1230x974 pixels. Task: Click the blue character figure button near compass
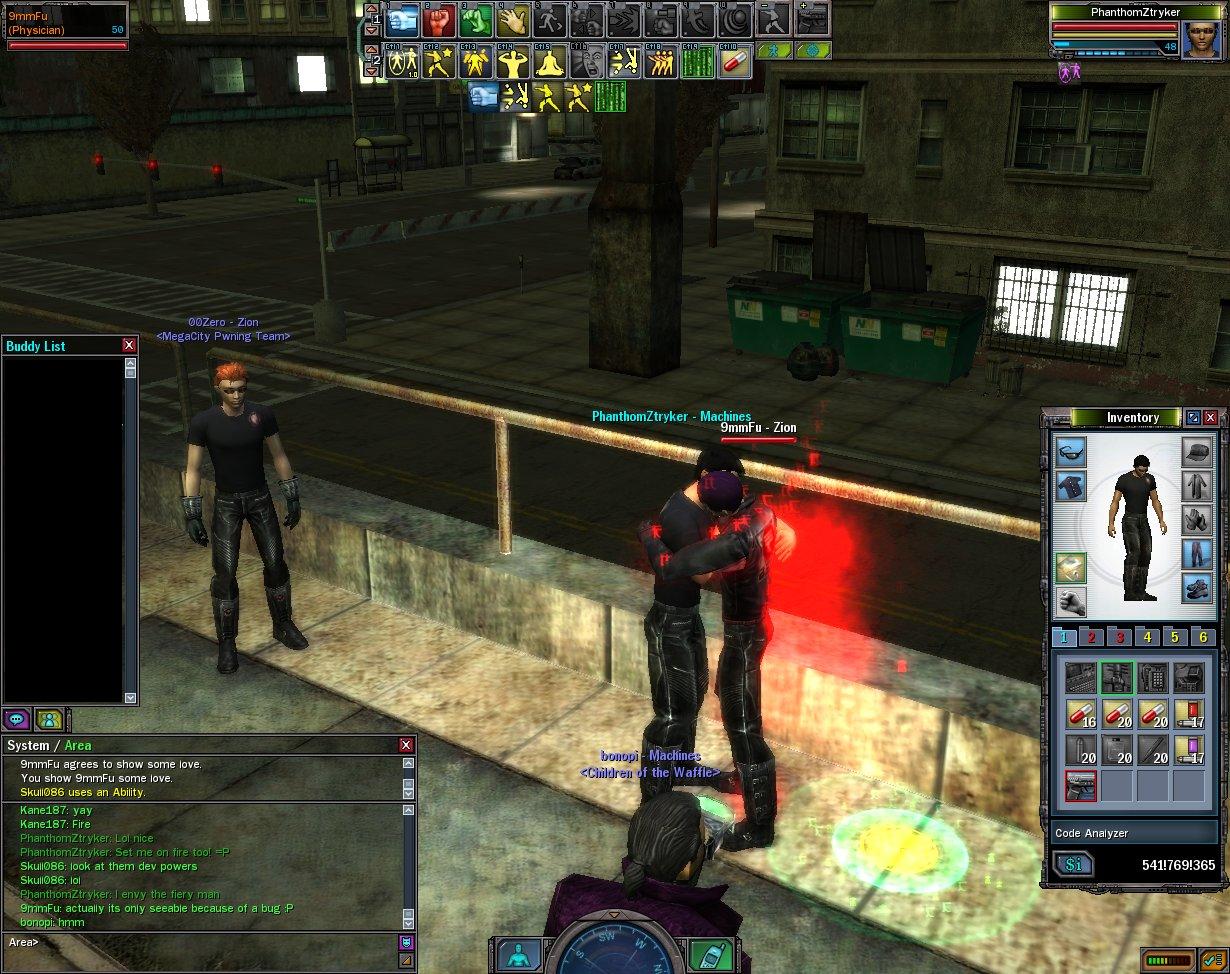[x=519, y=955]
